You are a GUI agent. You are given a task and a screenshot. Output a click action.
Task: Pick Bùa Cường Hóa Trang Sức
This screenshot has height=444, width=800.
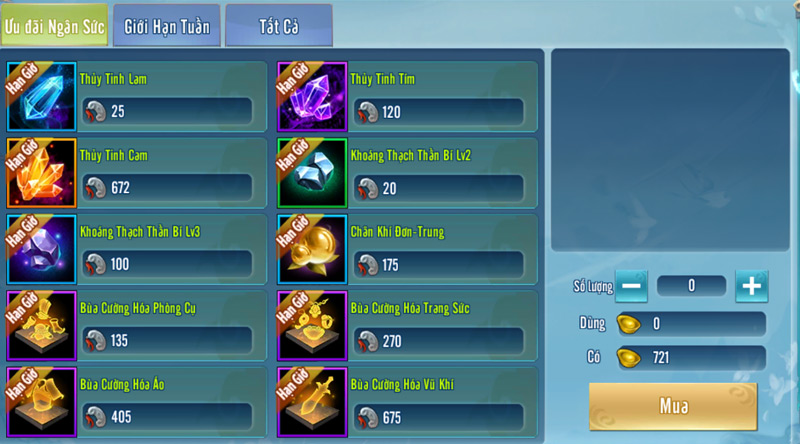click(x=407, y=326)
